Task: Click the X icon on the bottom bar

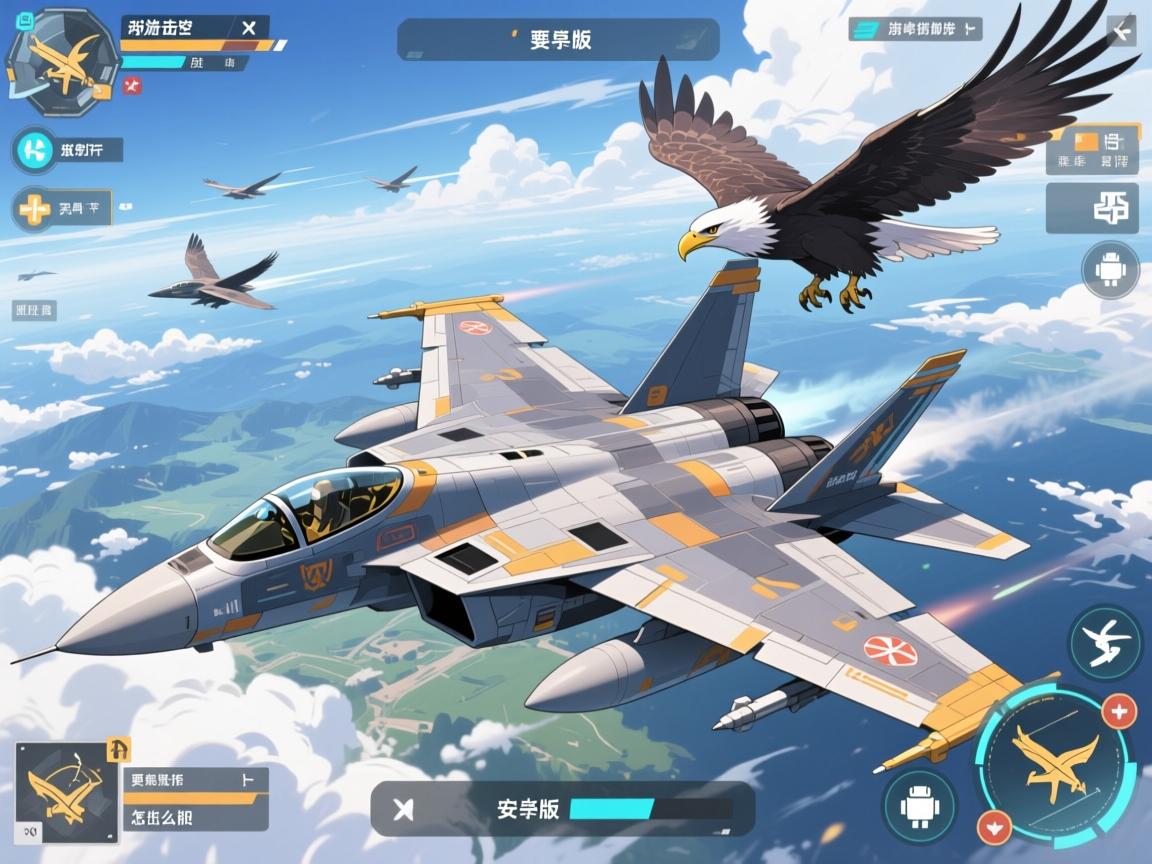Action: click(404, 809)
